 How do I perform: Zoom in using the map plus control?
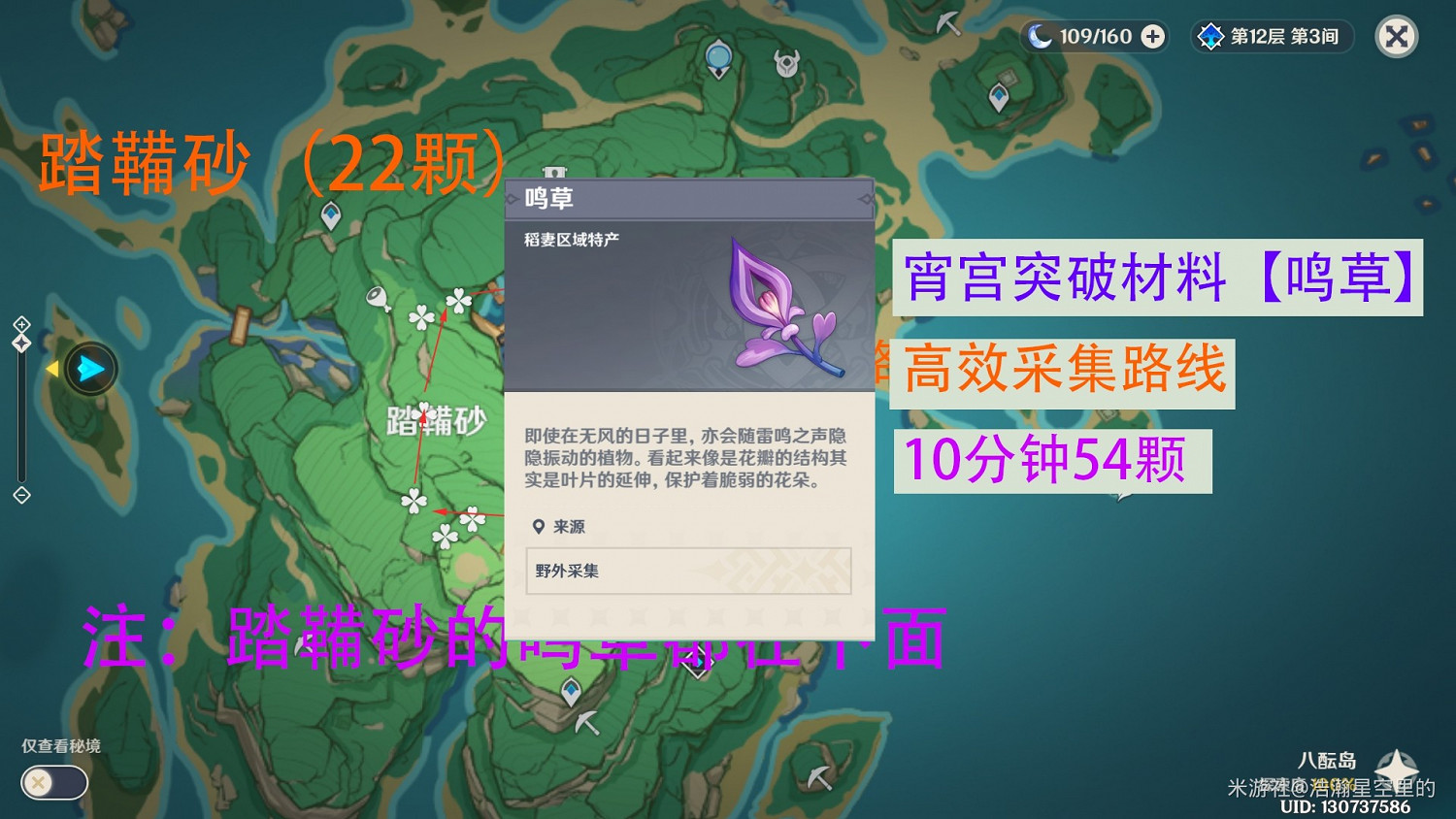click(22, 325)
